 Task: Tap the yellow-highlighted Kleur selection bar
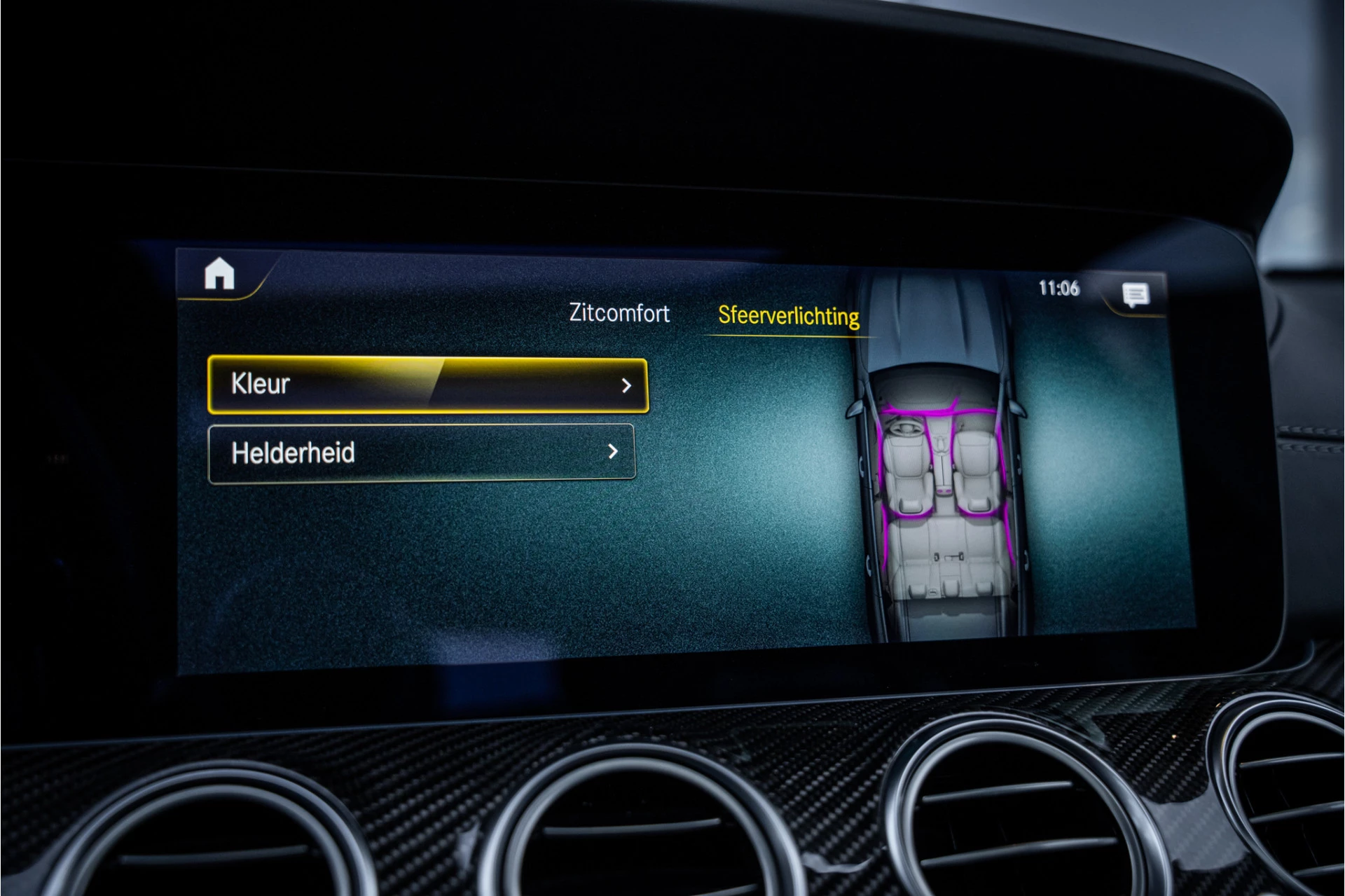point(427,384)
